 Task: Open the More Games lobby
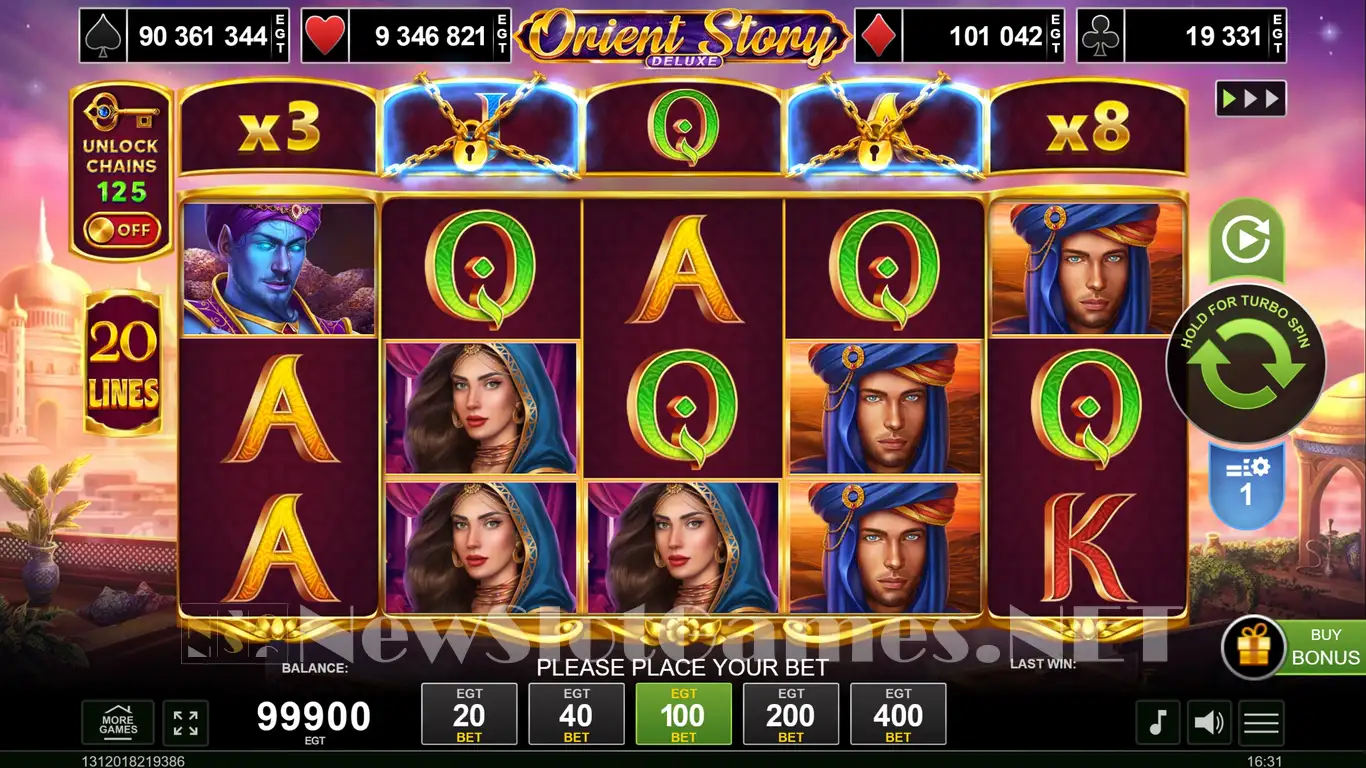point(118,722)
